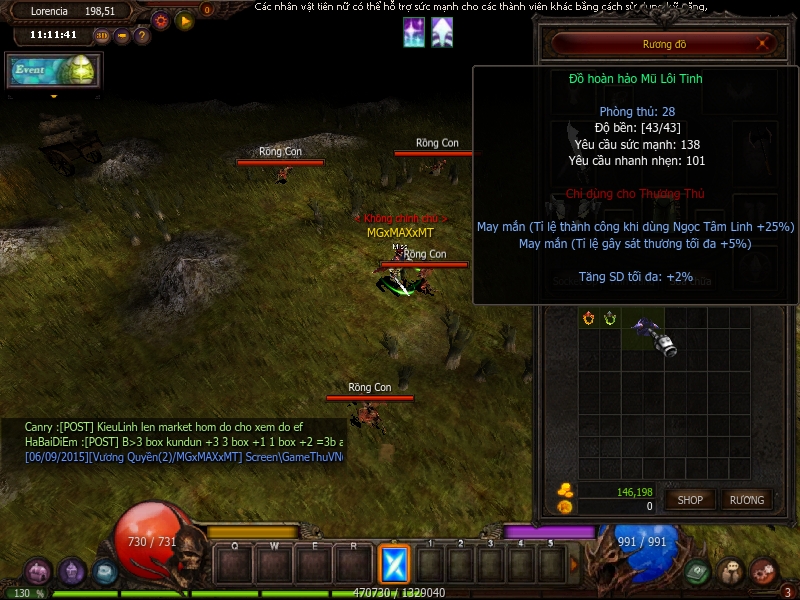The image size is (800, 600).
Task: Open the pink treasure chest menu icon
Action: pos(38,572)
